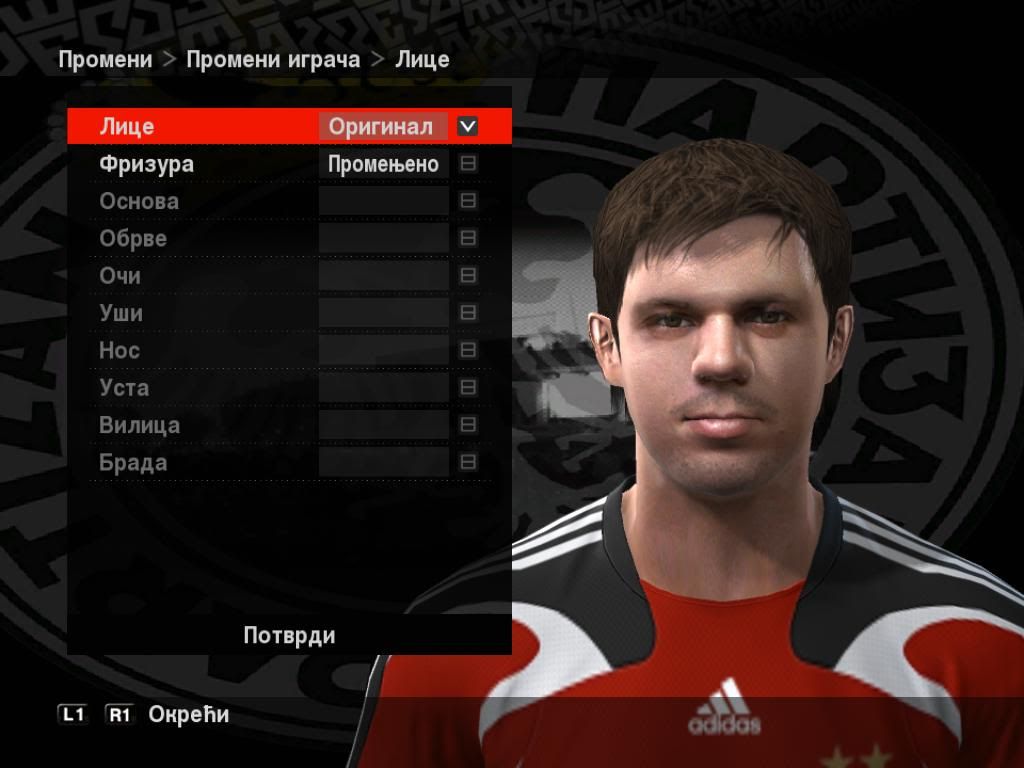The image size is (1024, 768).
Task: Pick the Уши option
Action: pos(121,313)
